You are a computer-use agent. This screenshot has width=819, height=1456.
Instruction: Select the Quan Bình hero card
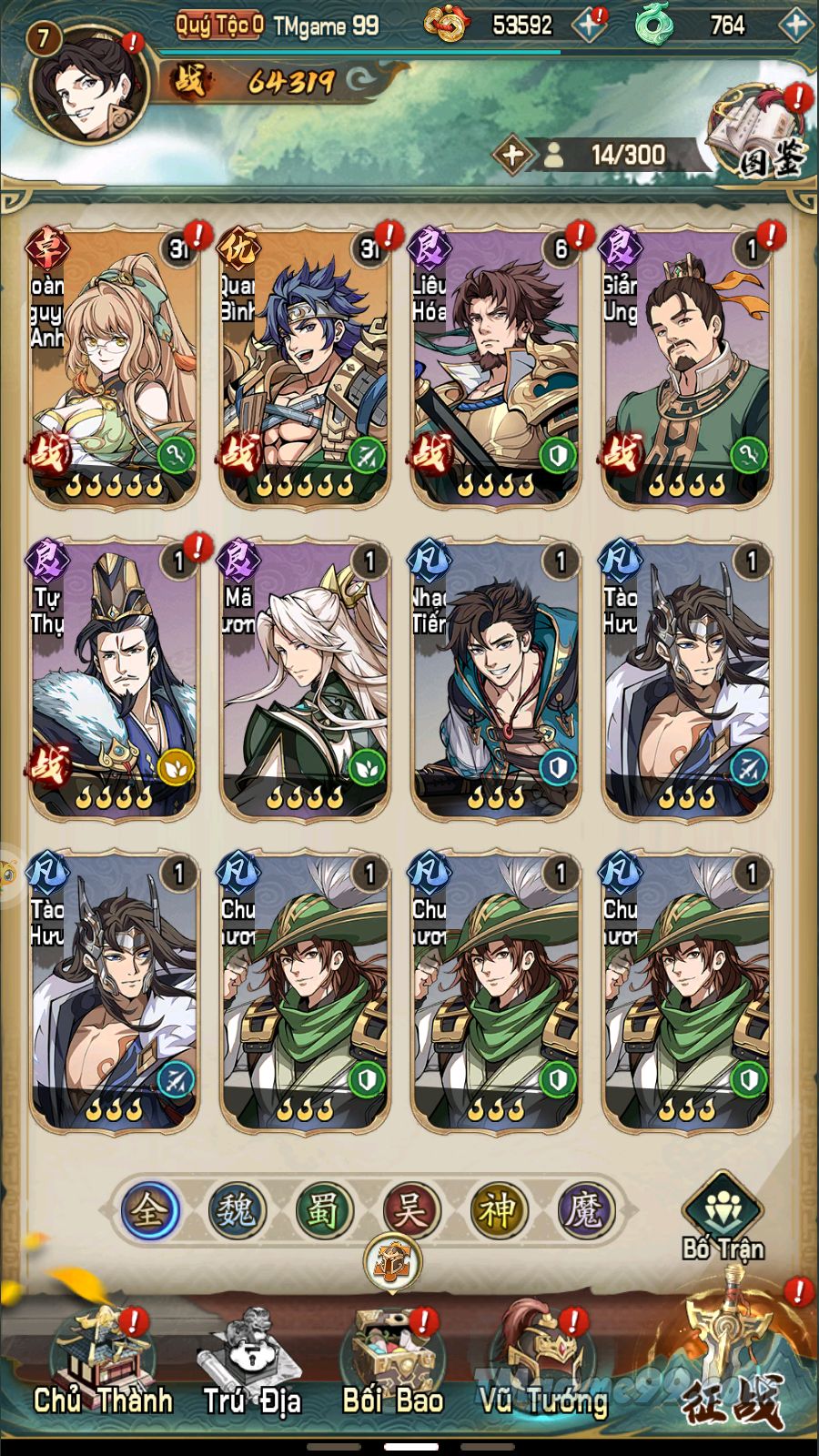(305, 366)
